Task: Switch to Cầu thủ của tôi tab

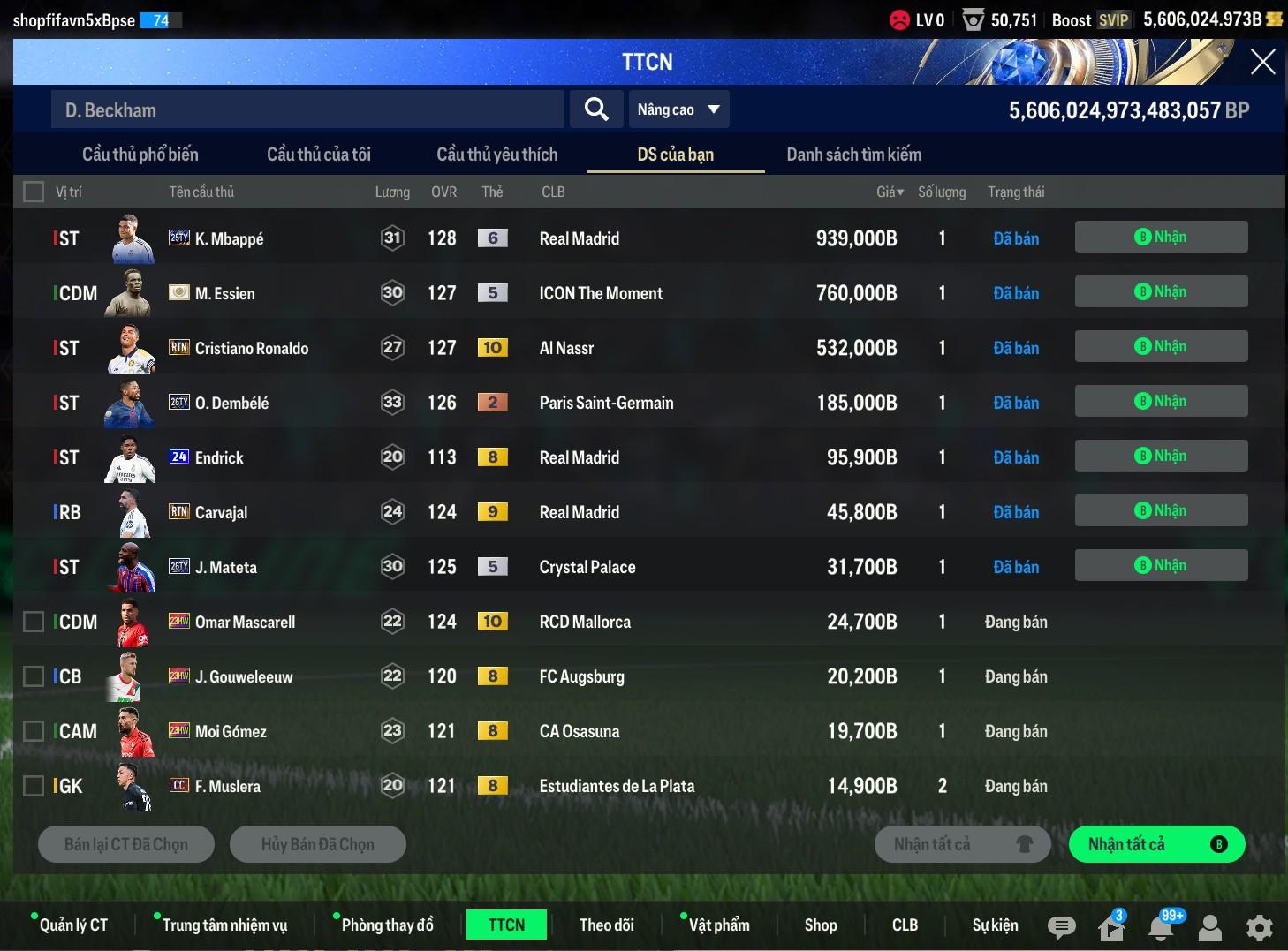Action: (318, 155)
